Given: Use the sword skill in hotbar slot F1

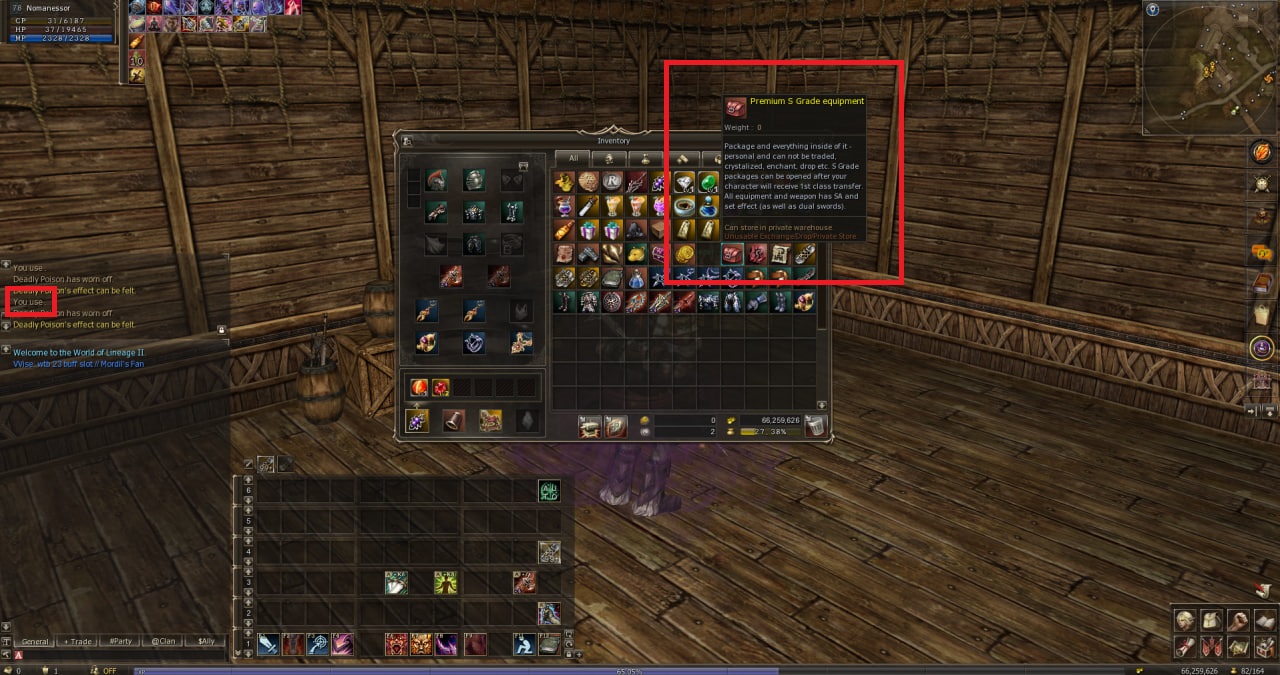Looking at the screenshot, I should 268,645.
